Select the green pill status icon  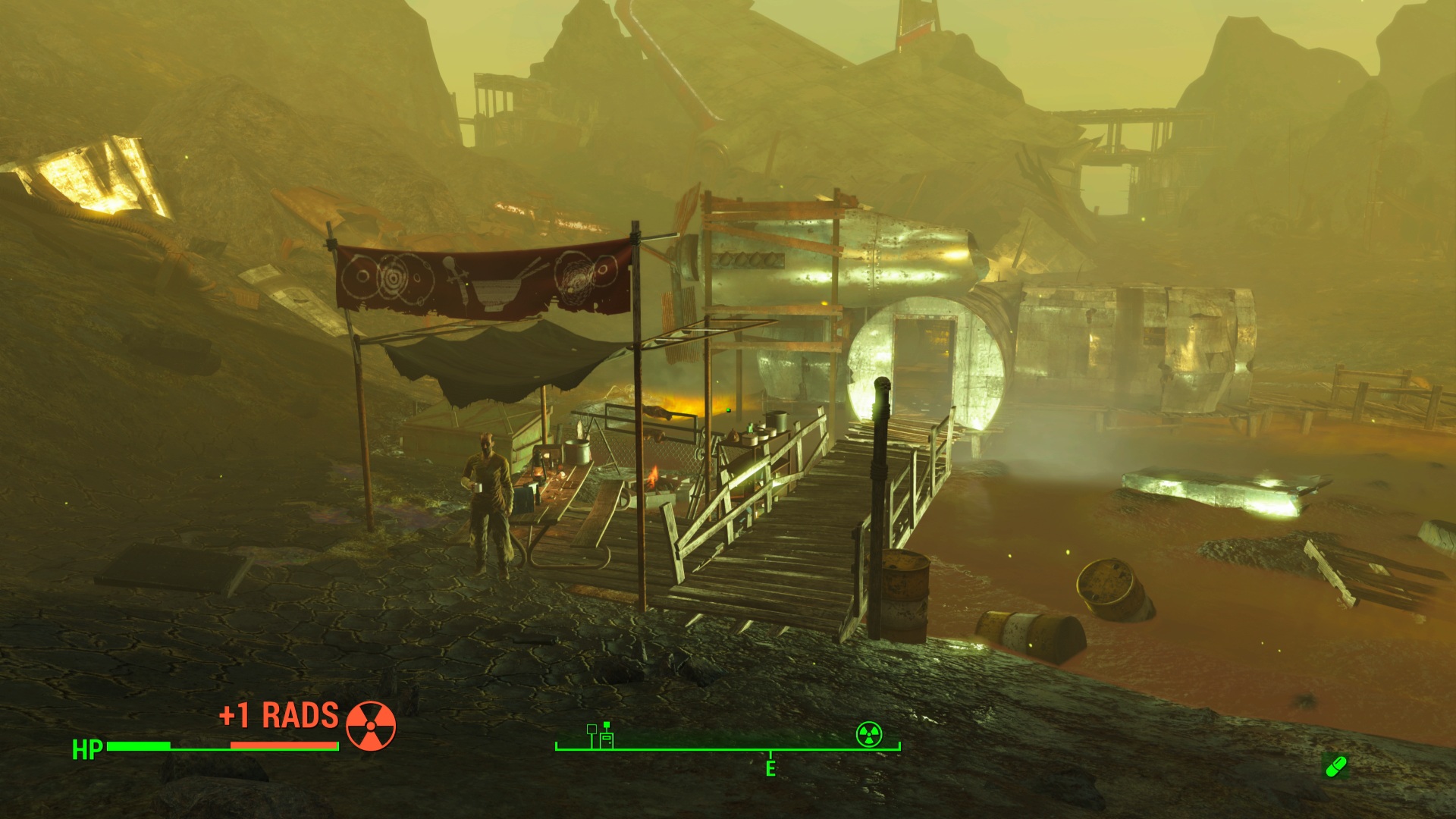pos(1335,767)
